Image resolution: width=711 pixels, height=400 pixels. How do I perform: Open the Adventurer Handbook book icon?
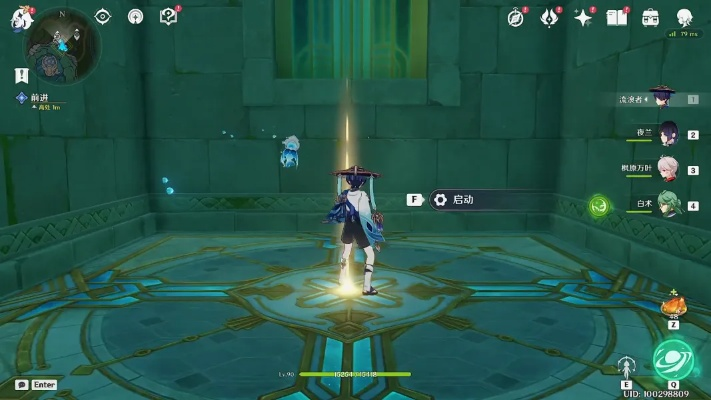(616, 17)
